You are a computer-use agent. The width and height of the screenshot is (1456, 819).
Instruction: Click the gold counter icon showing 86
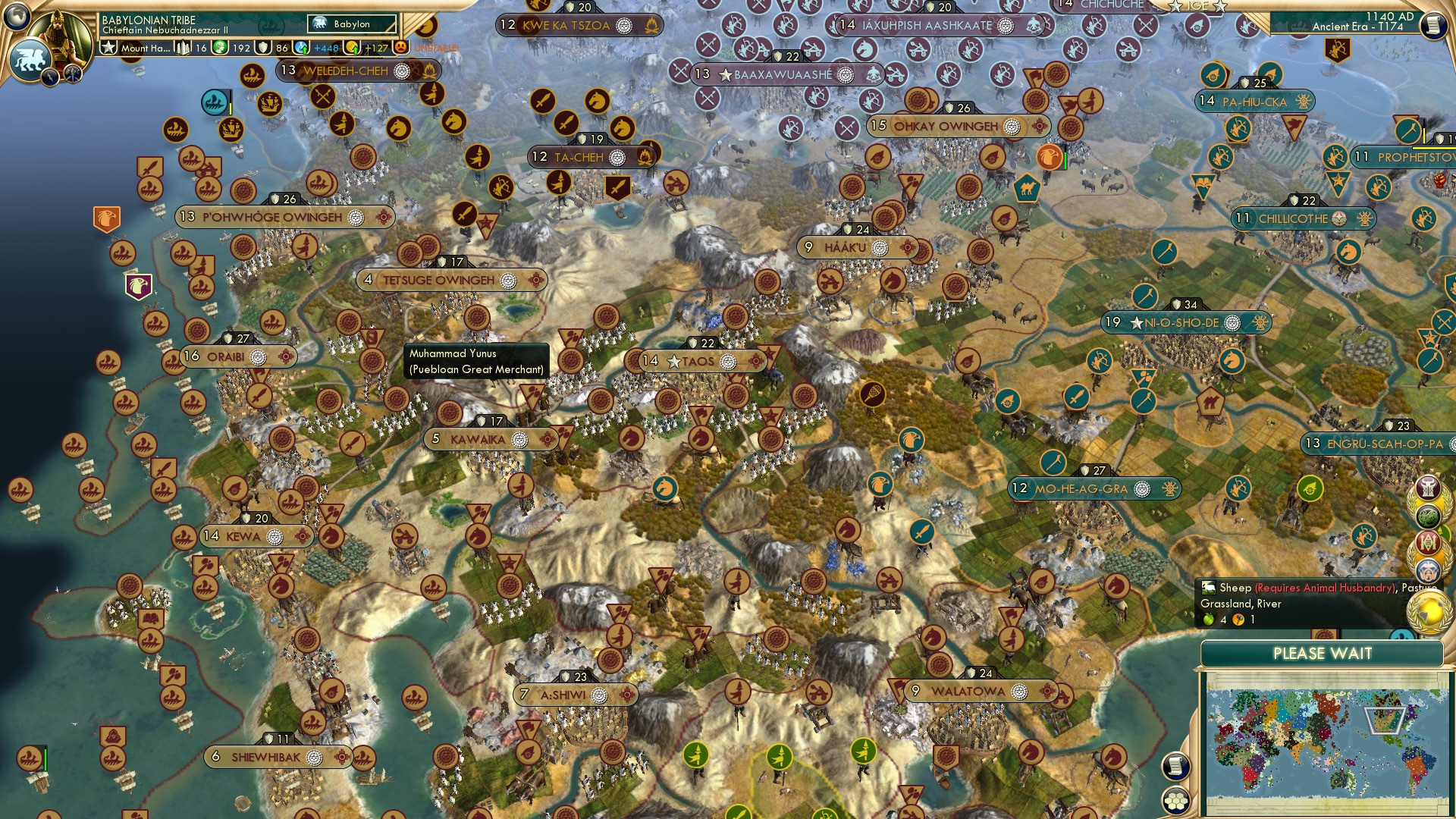[263, 47]
